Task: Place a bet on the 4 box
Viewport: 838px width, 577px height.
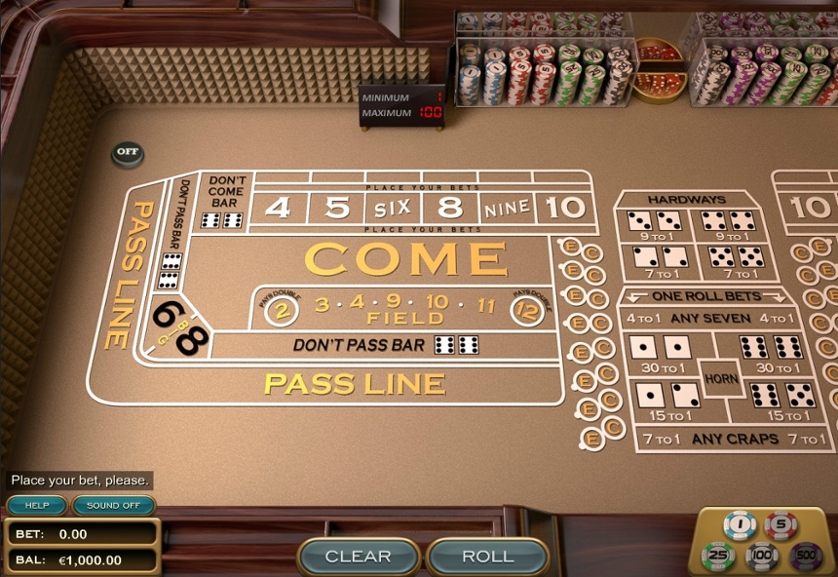Action: [279, 208]
